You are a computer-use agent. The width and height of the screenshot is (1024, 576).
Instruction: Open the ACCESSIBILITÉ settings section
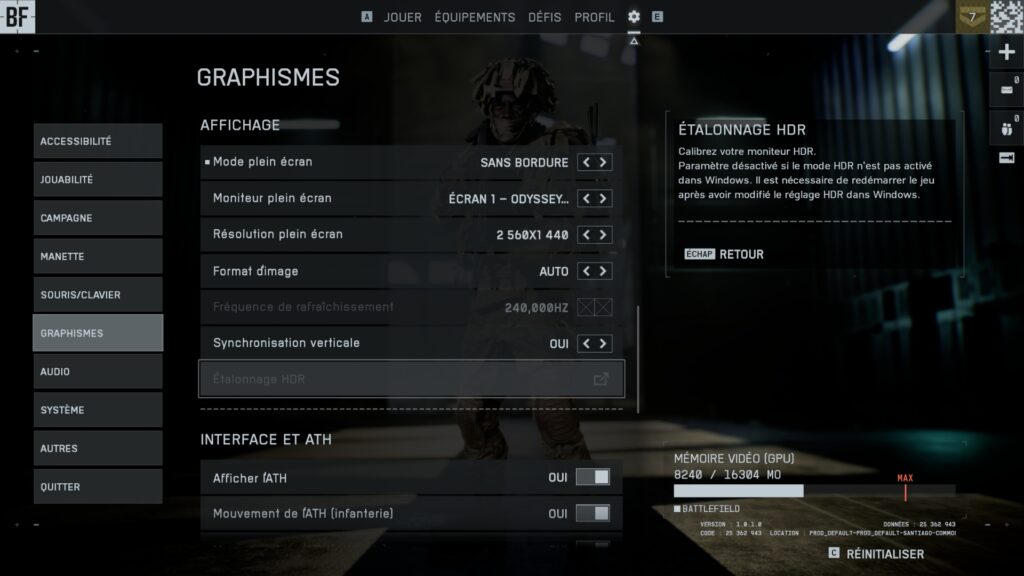coord(97,141)
